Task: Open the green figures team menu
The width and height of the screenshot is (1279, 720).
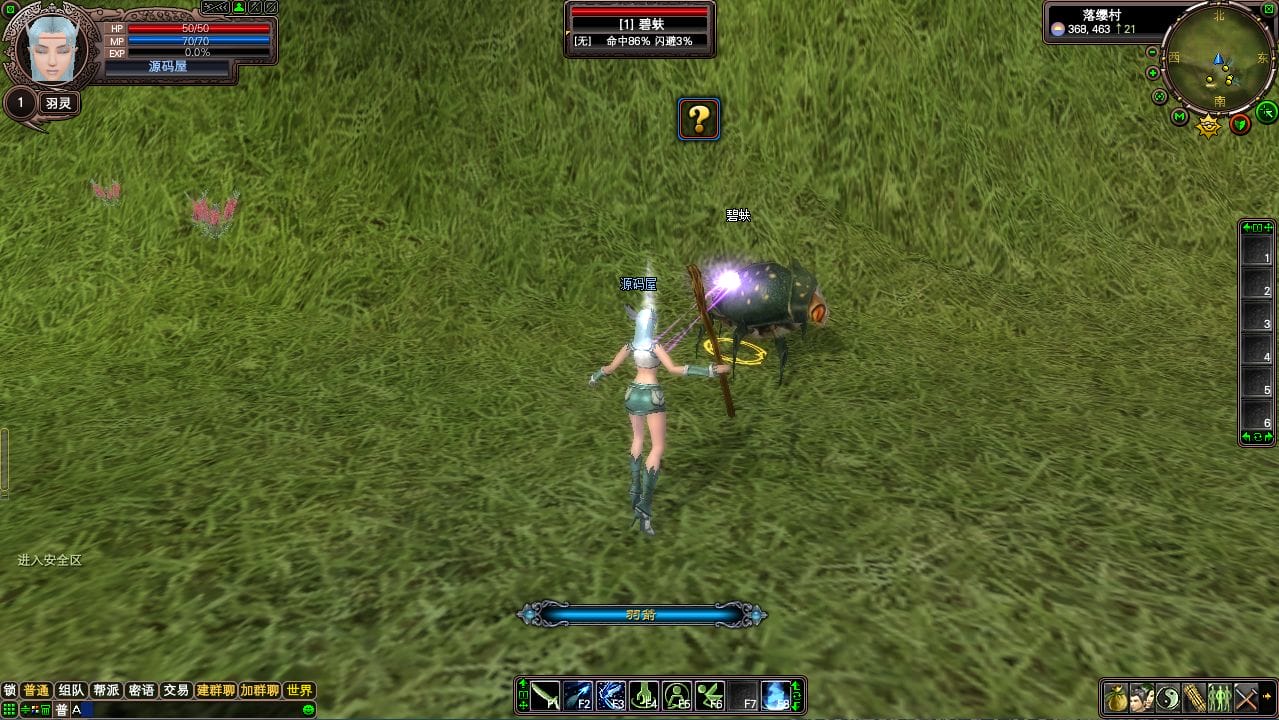Action: tap(1220, 697)
